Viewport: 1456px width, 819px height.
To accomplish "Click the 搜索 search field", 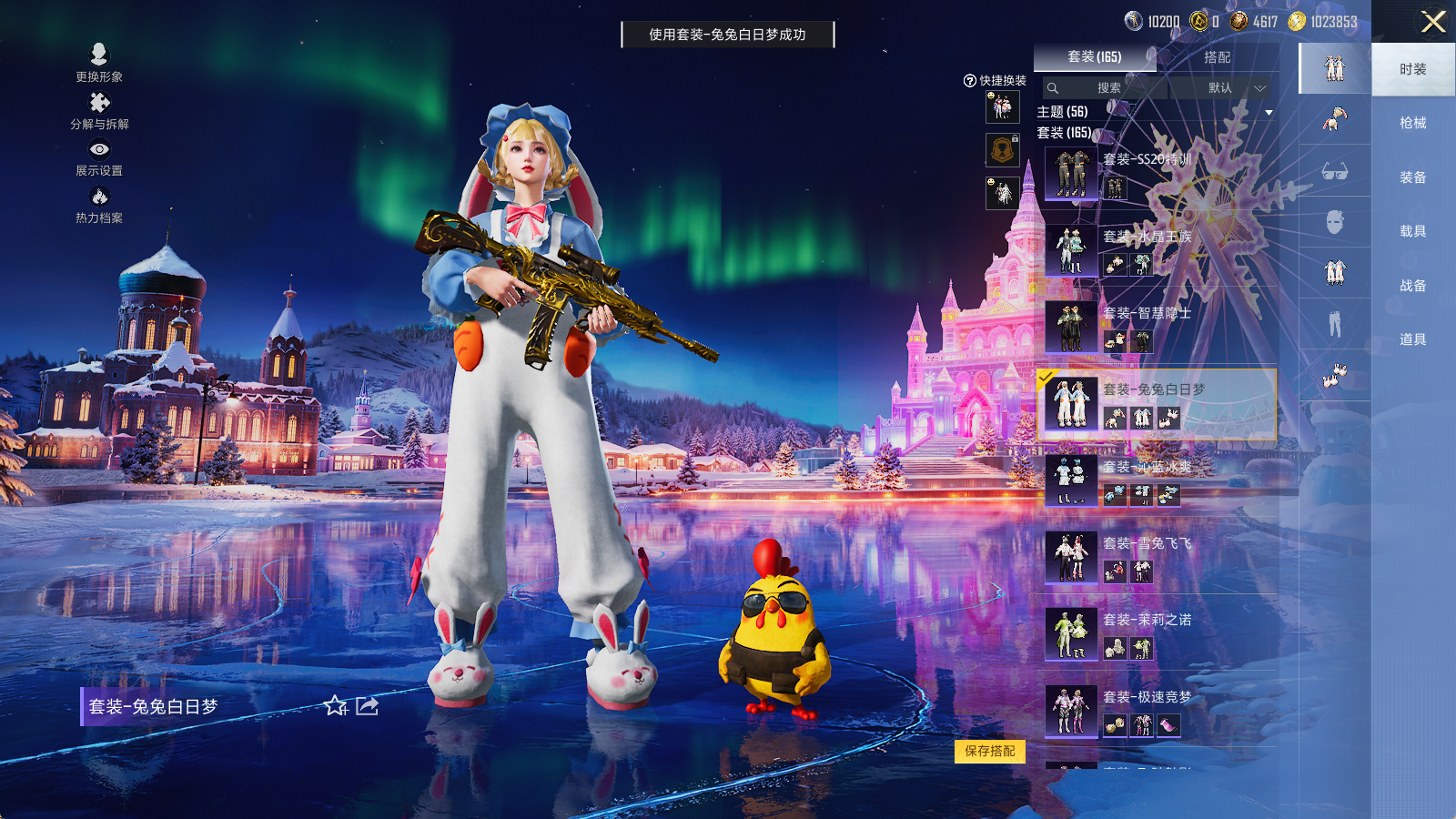I will click(1106, 88).
